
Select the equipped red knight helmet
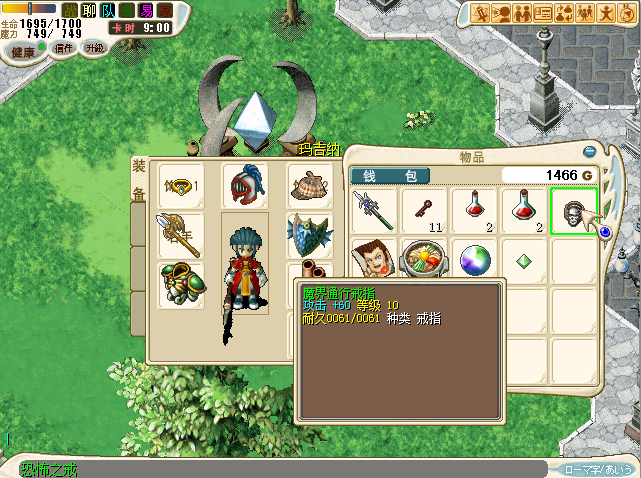244,186
